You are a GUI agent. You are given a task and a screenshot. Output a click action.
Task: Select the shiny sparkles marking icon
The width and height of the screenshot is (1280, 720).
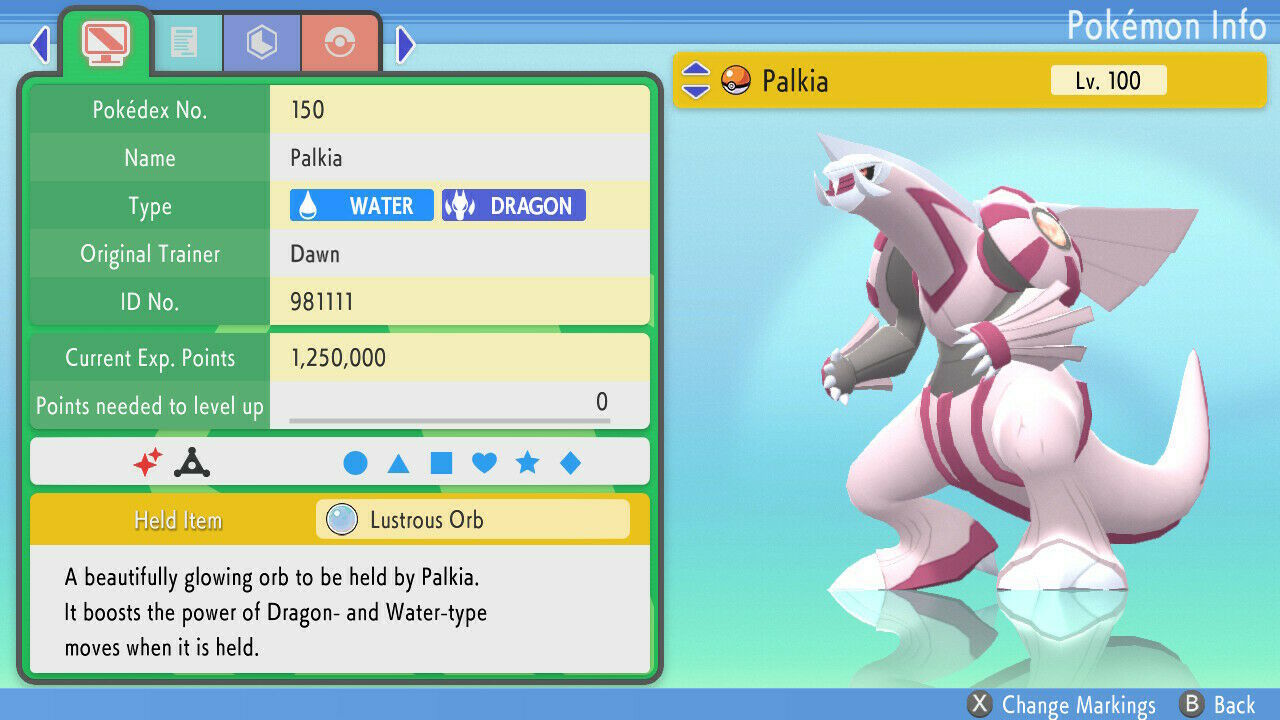coord(150,462)
